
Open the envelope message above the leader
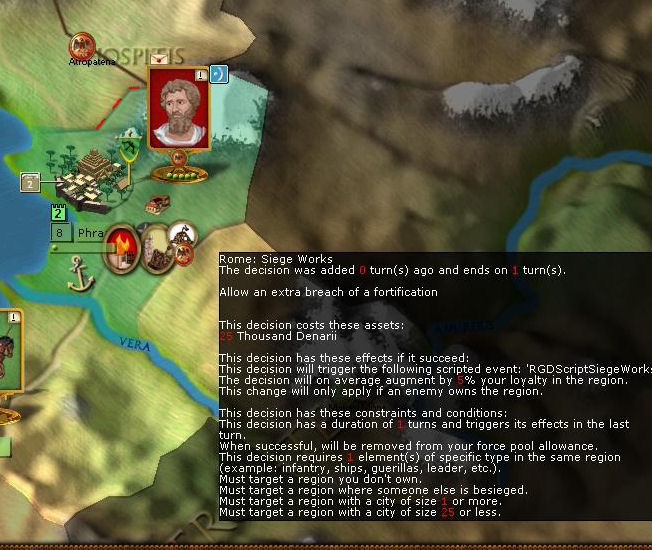click(x=158, y=60)
